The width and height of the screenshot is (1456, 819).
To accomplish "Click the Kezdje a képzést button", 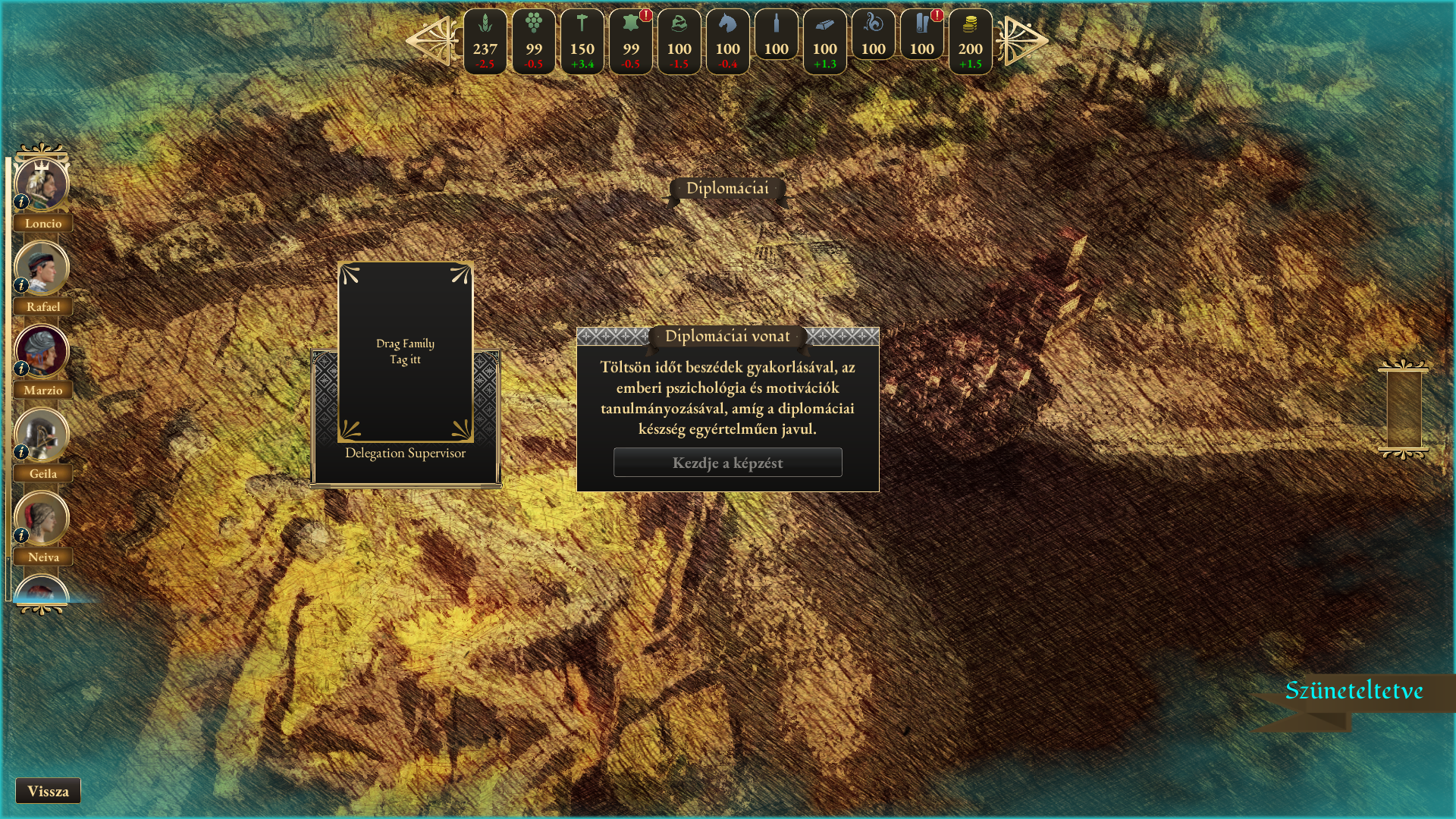I will coord(727,463).
